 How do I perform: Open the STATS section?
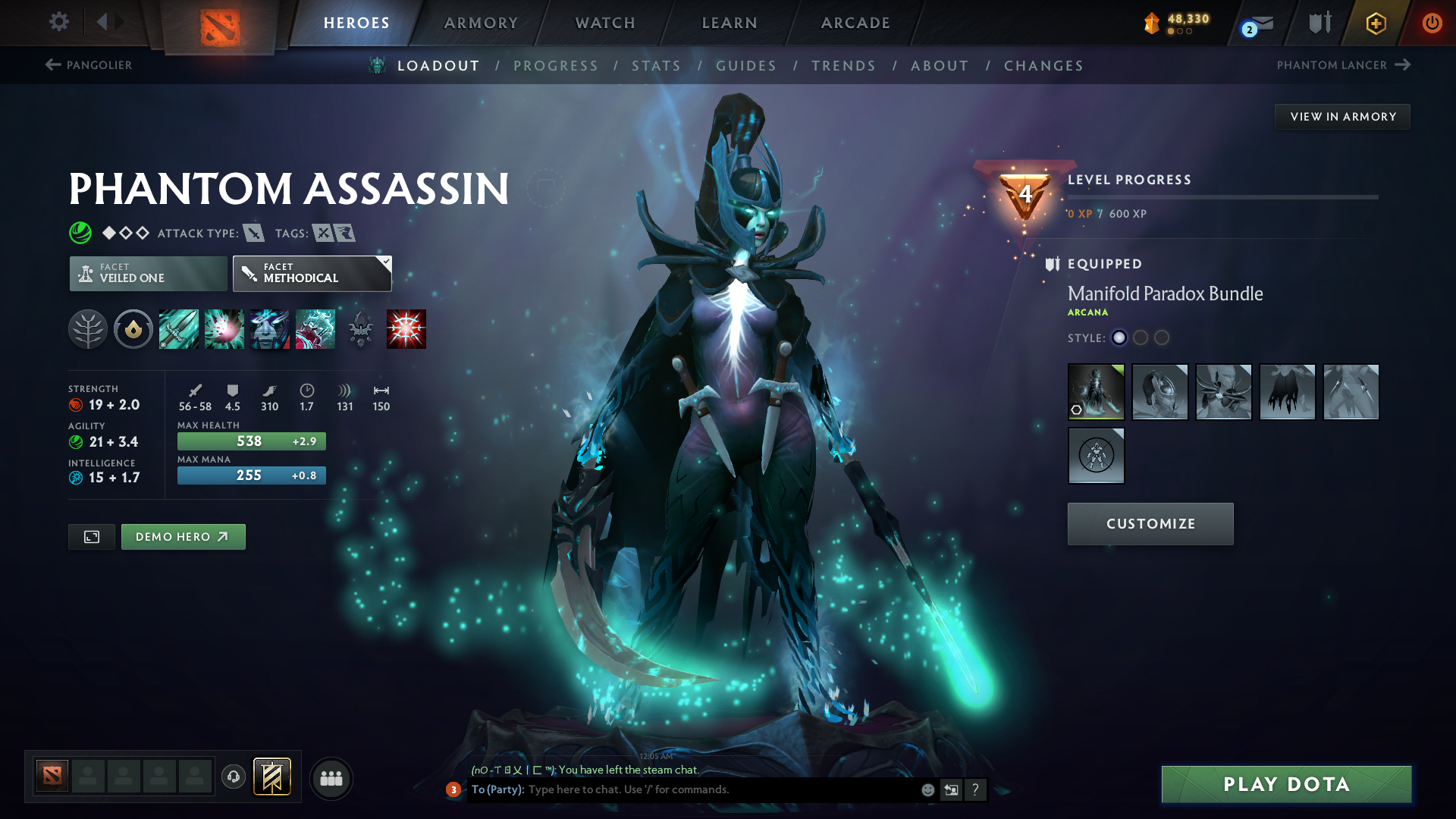point(656,66)
